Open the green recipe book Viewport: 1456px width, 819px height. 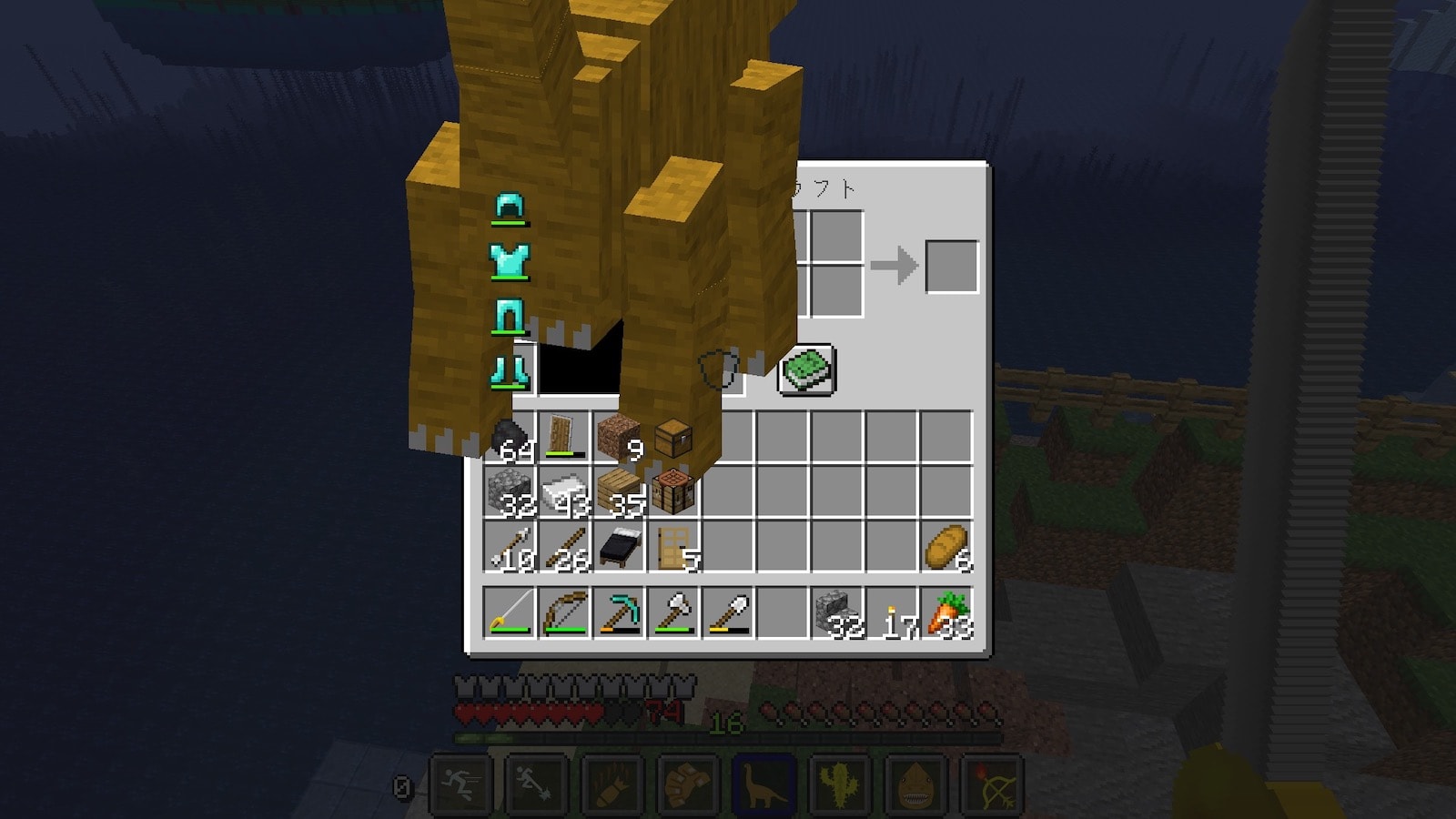806,370
